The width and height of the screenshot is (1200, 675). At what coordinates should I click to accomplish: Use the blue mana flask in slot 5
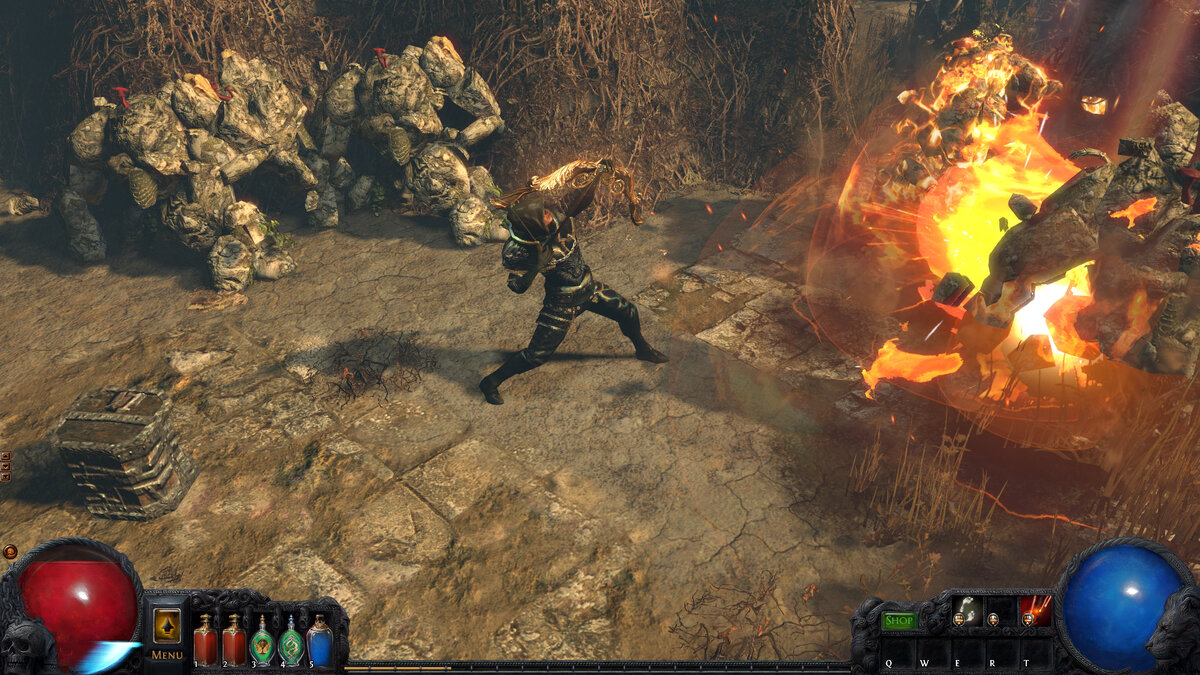pyautogui.click(x=319, y=640)
